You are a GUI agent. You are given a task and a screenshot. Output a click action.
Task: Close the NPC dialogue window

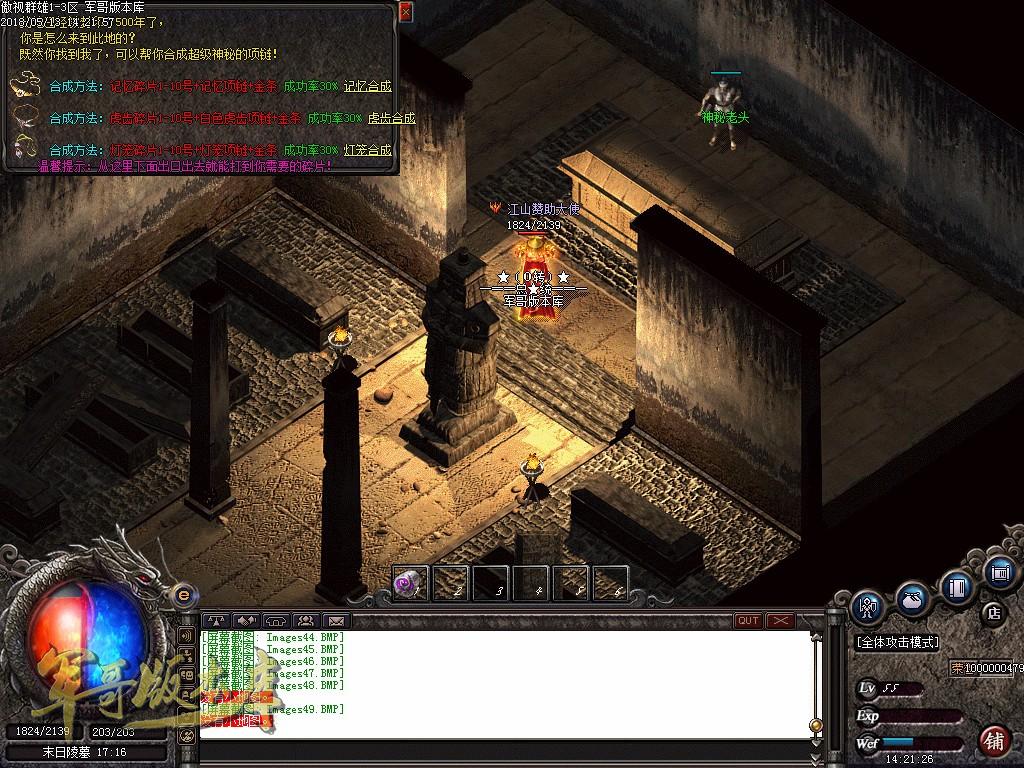[405, 12]
